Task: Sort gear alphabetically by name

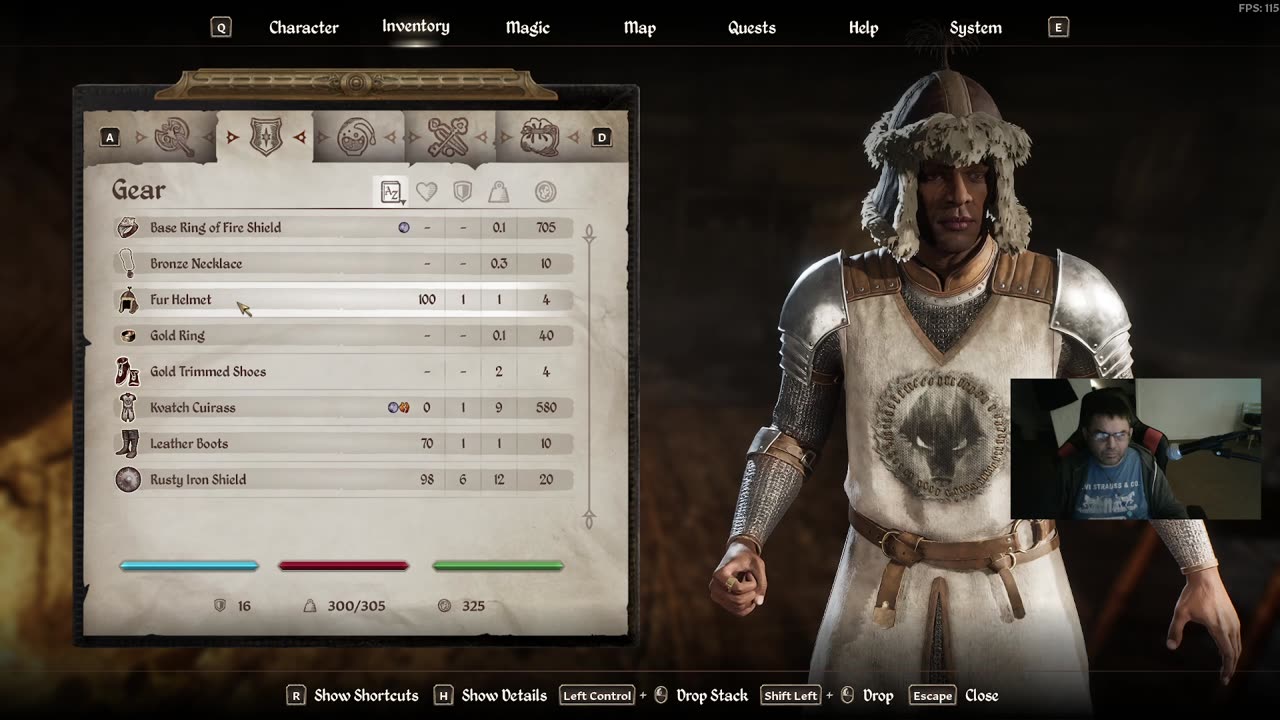Action: point(391,192)
